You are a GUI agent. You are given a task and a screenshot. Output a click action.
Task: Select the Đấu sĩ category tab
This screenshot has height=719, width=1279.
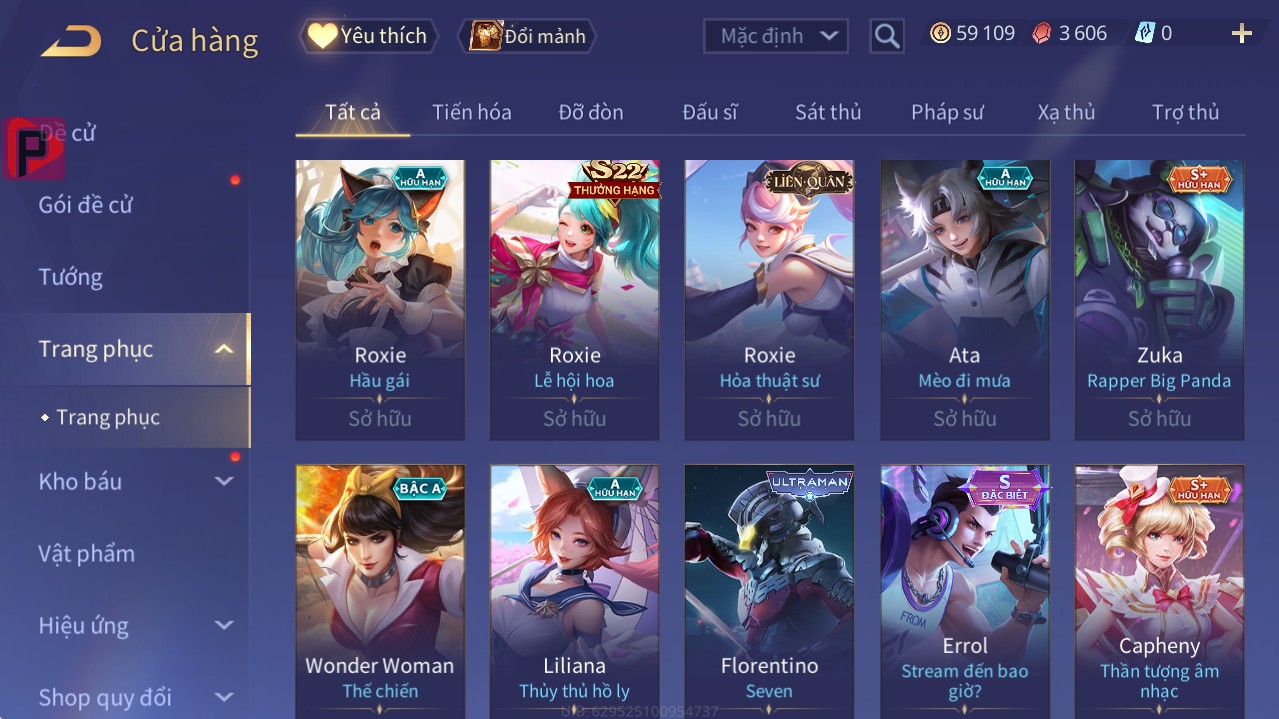[x=710, y=112]
